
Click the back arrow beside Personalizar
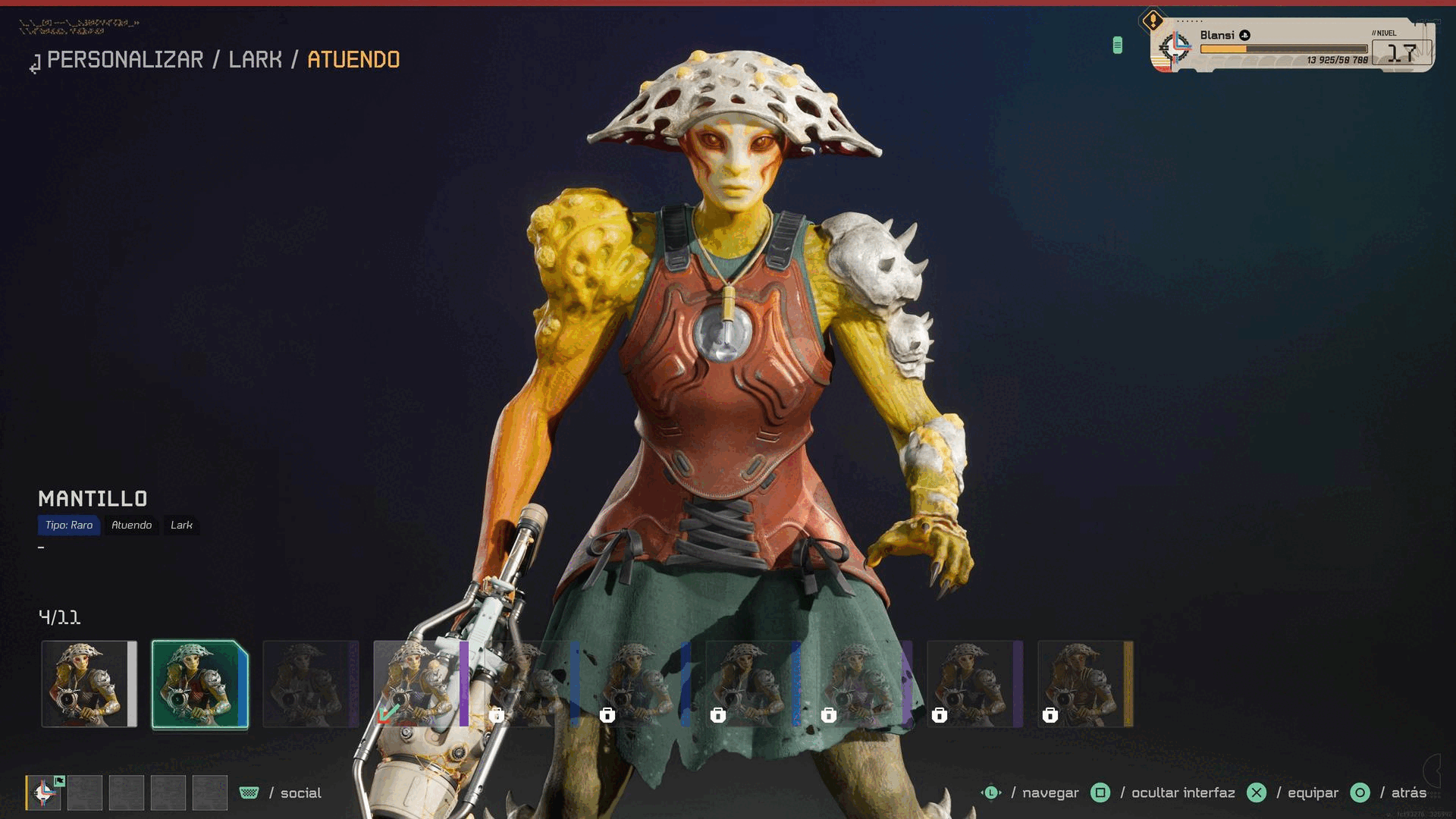[x=35, y=65]
